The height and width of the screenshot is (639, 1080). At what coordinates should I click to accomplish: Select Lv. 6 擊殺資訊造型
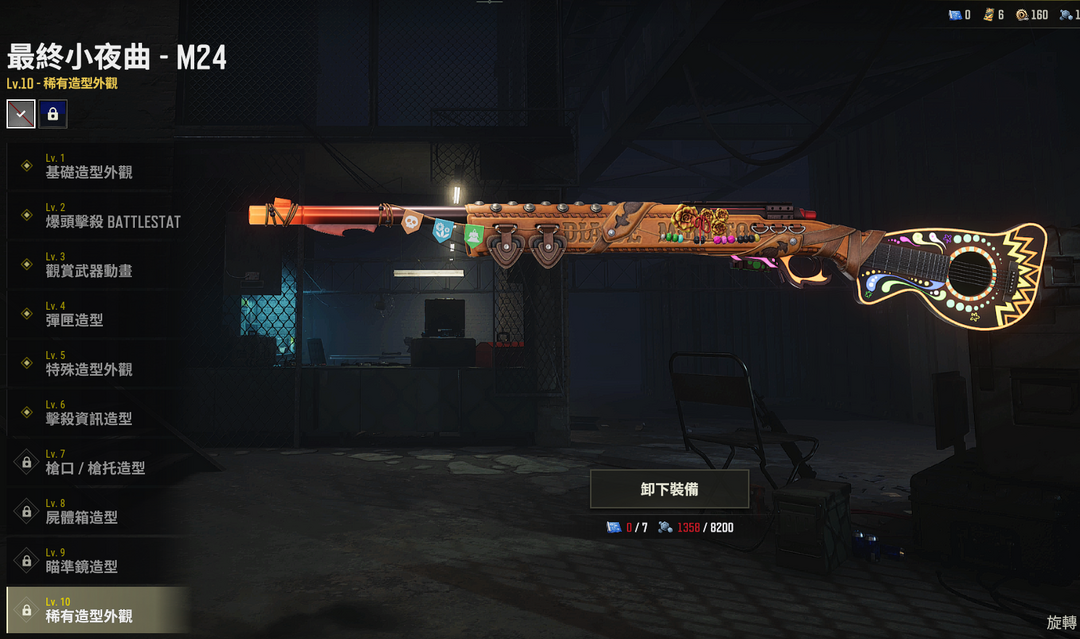pos(95,413)
